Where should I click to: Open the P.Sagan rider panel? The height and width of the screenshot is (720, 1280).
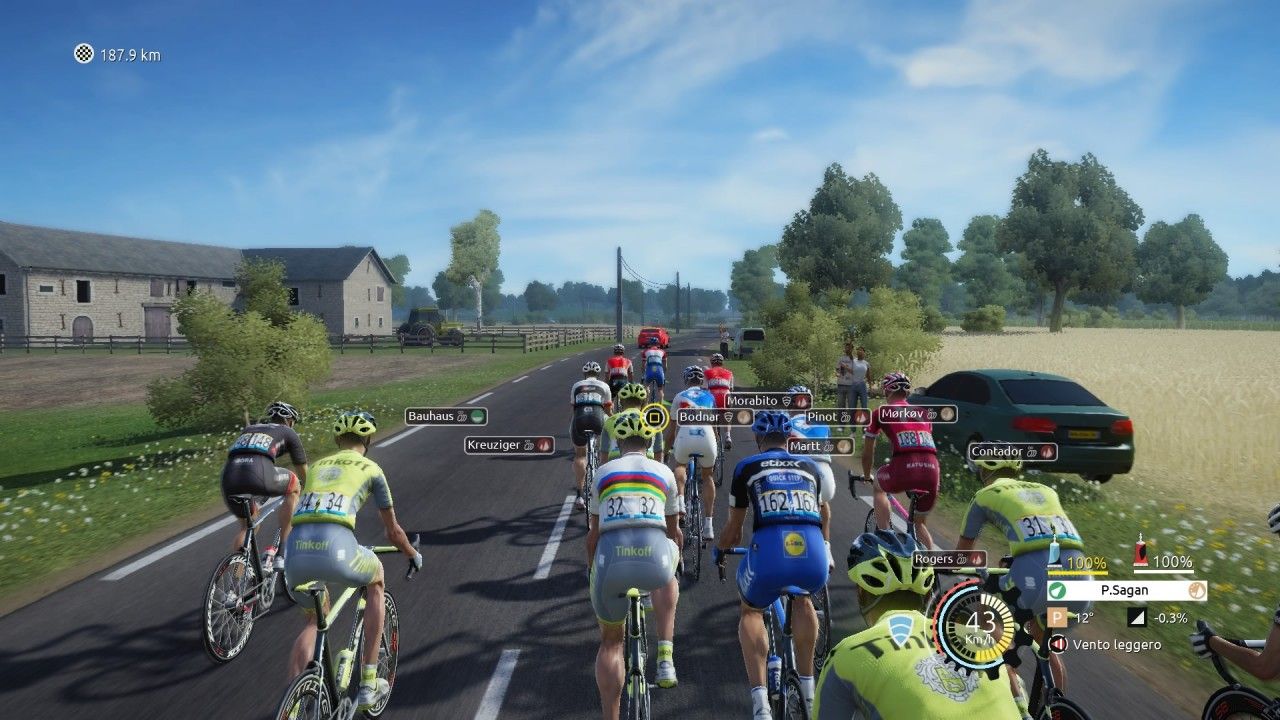click(x=1126, y=590)
